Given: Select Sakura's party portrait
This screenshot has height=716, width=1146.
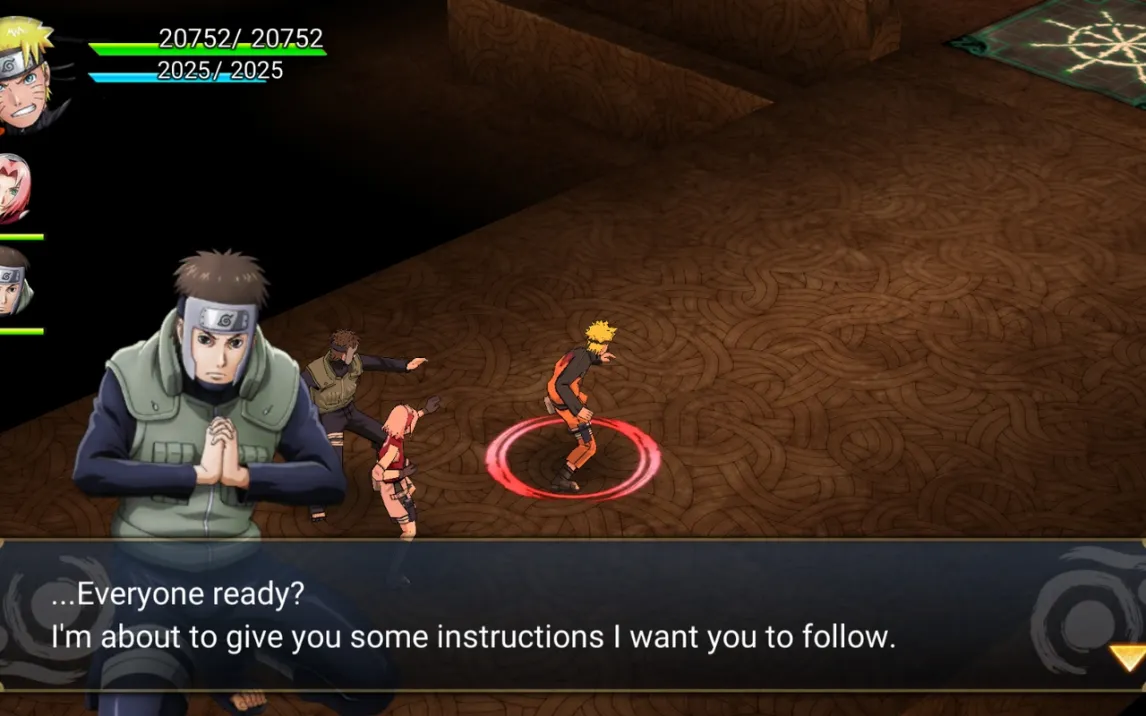Looking at the screenshot, I should click(14, 190).
